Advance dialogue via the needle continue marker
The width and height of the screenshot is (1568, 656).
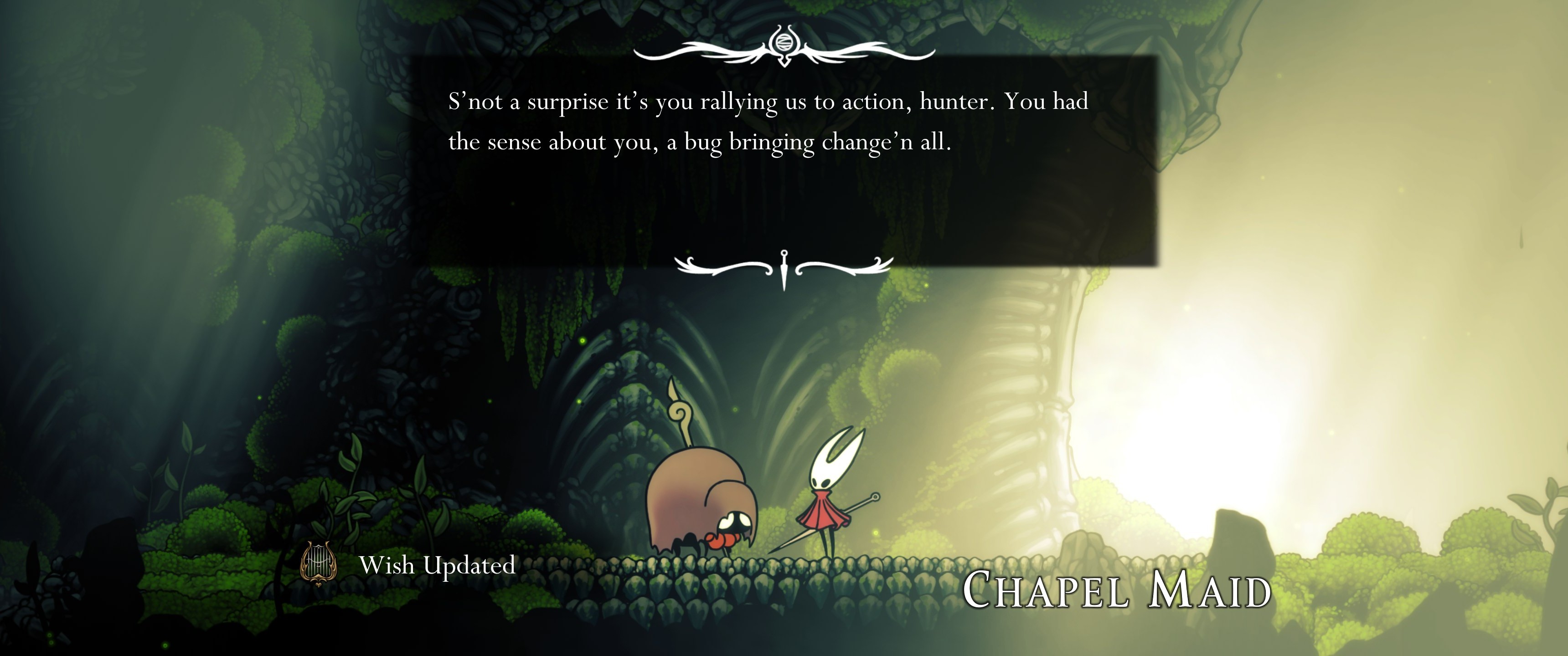(x=784, y=269)
